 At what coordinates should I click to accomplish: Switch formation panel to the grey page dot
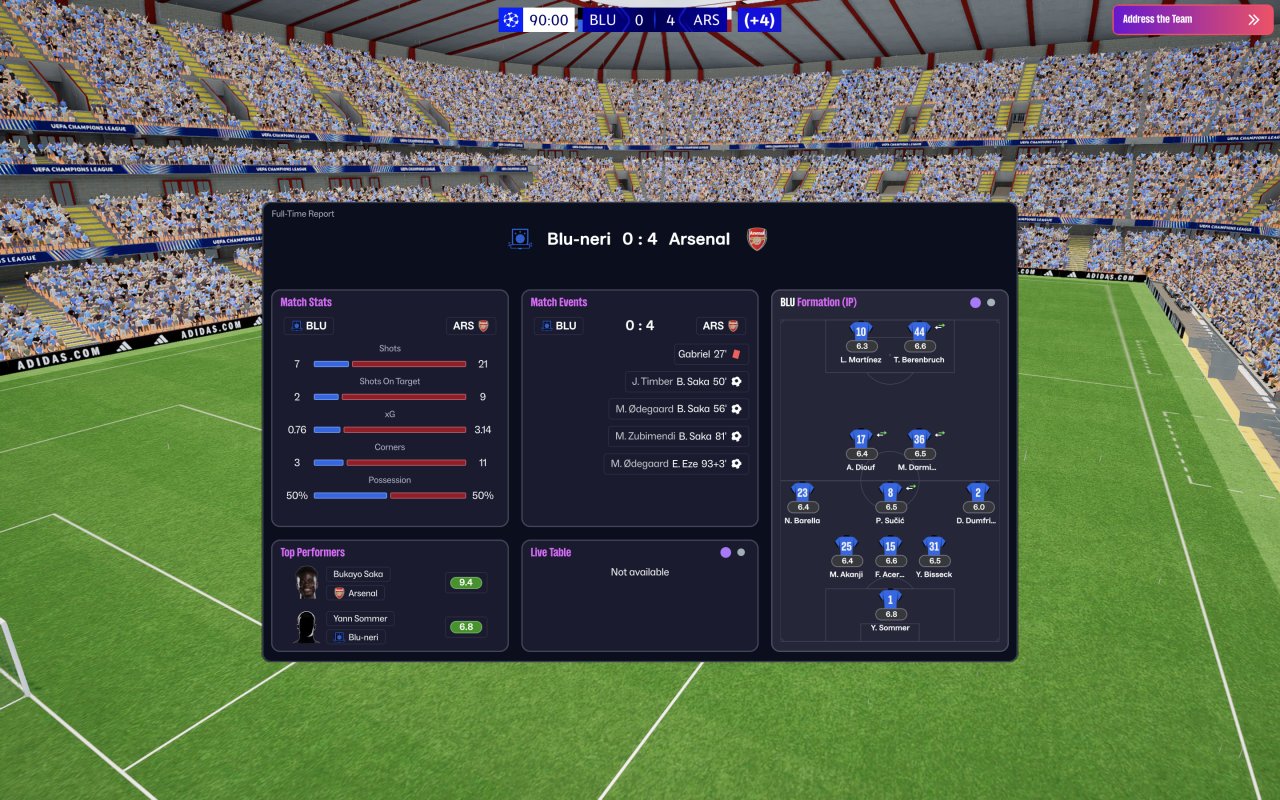pyautogui.click(x=991, y=302)
